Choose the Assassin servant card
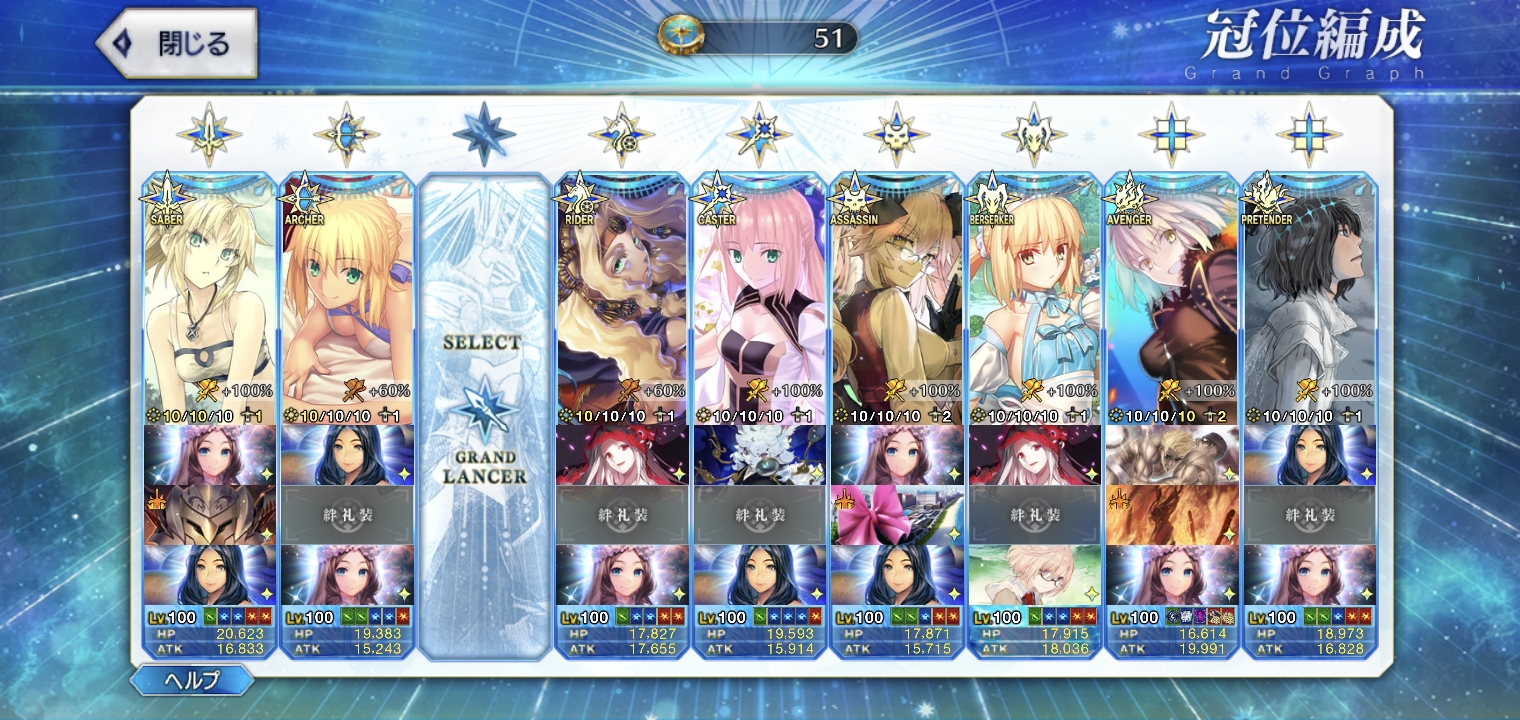 pyautogui.click(x=897, y=300)
